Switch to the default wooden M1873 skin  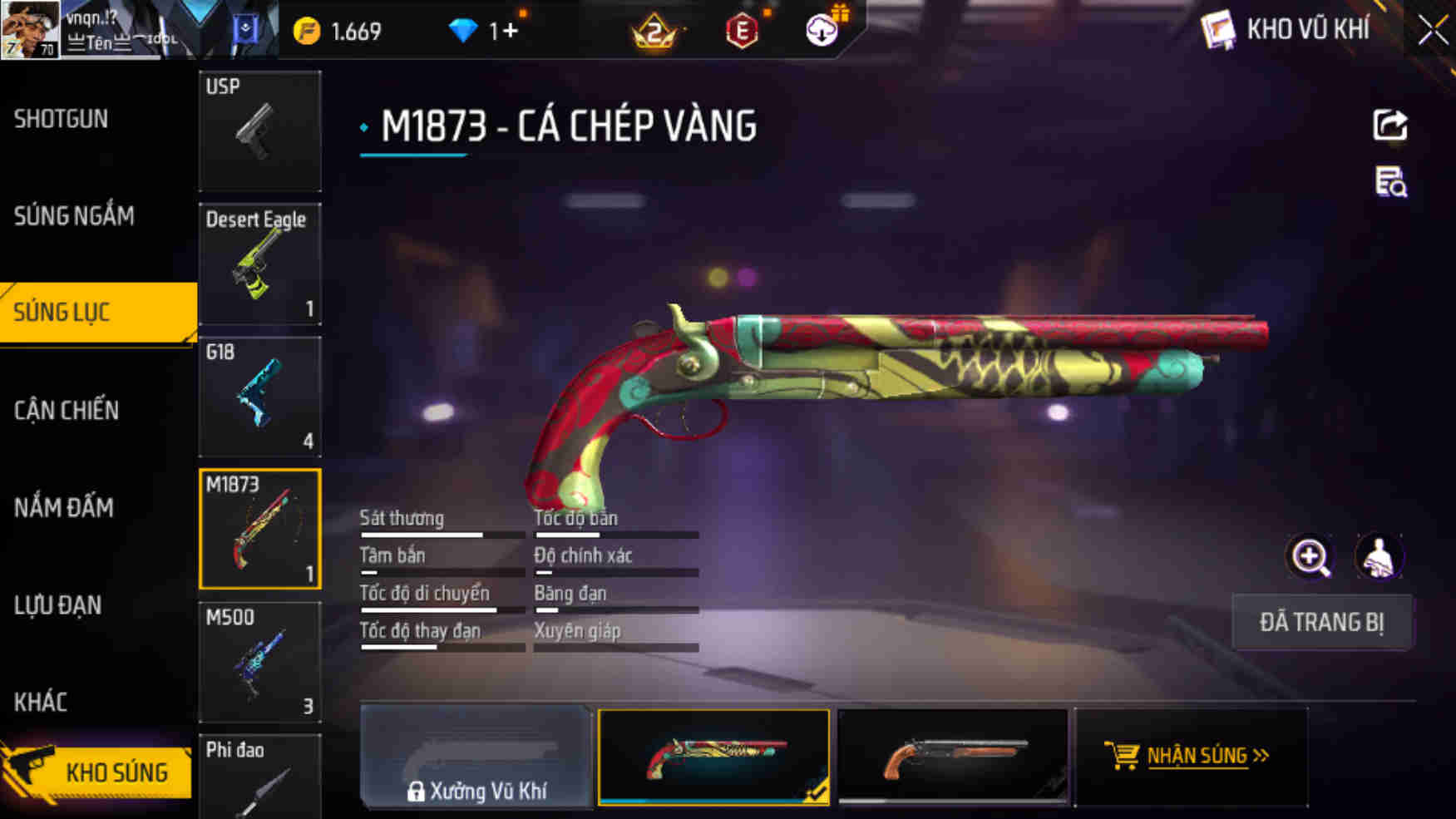(x=952, y=756)
